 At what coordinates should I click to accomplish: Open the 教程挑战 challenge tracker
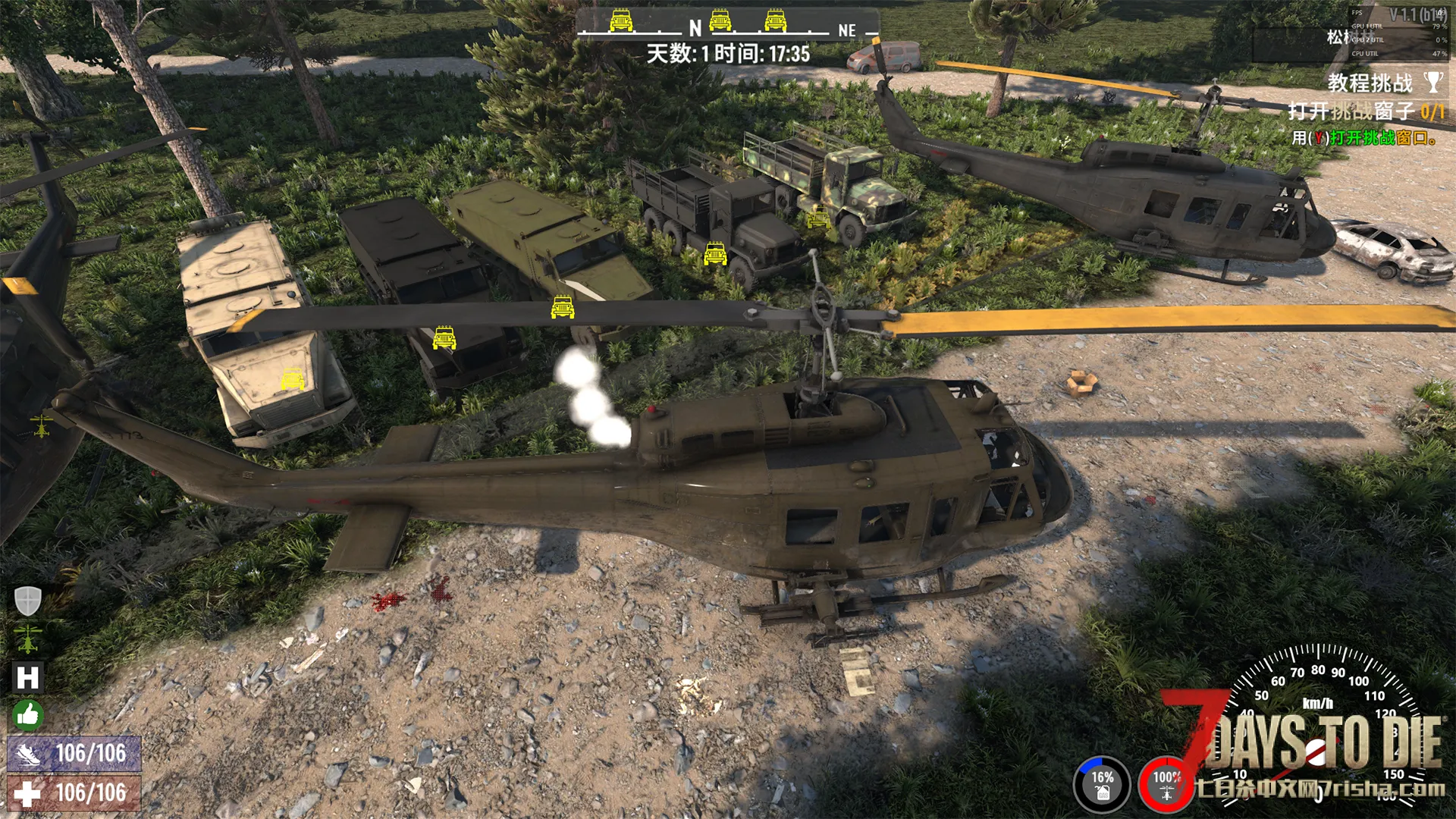pos(1370,83)
